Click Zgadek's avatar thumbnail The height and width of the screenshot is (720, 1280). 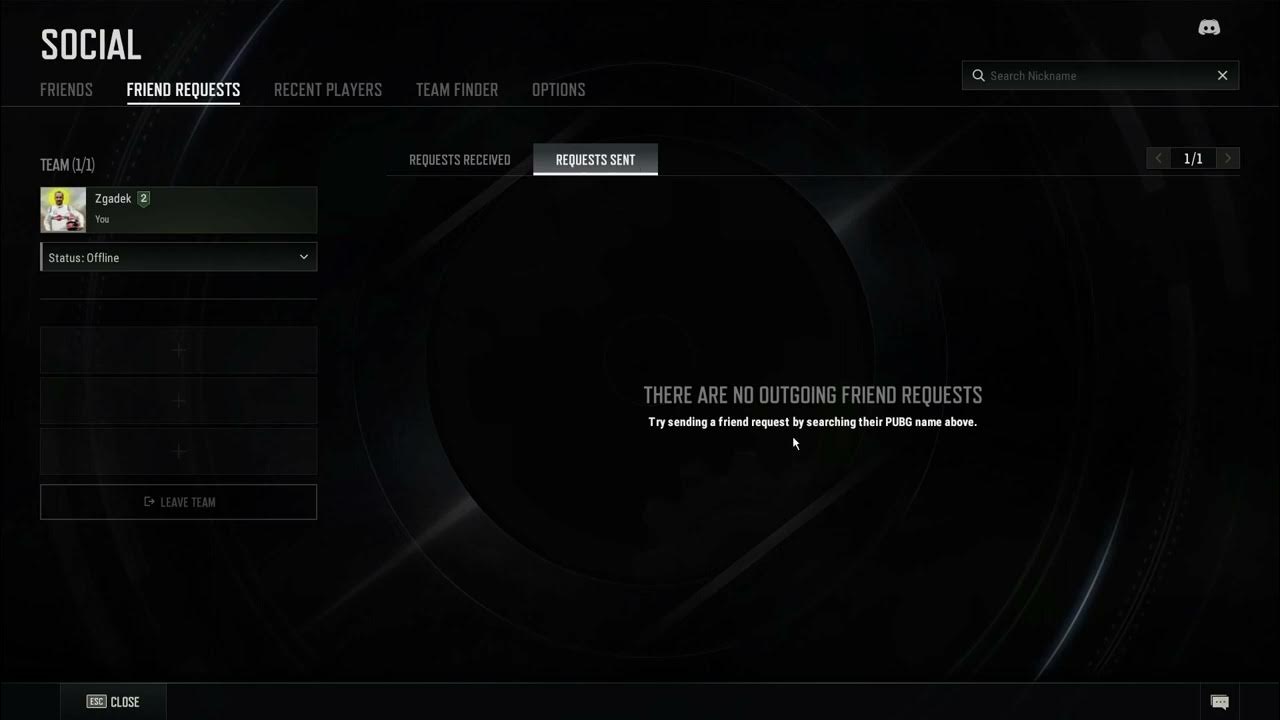pos(62,209)
